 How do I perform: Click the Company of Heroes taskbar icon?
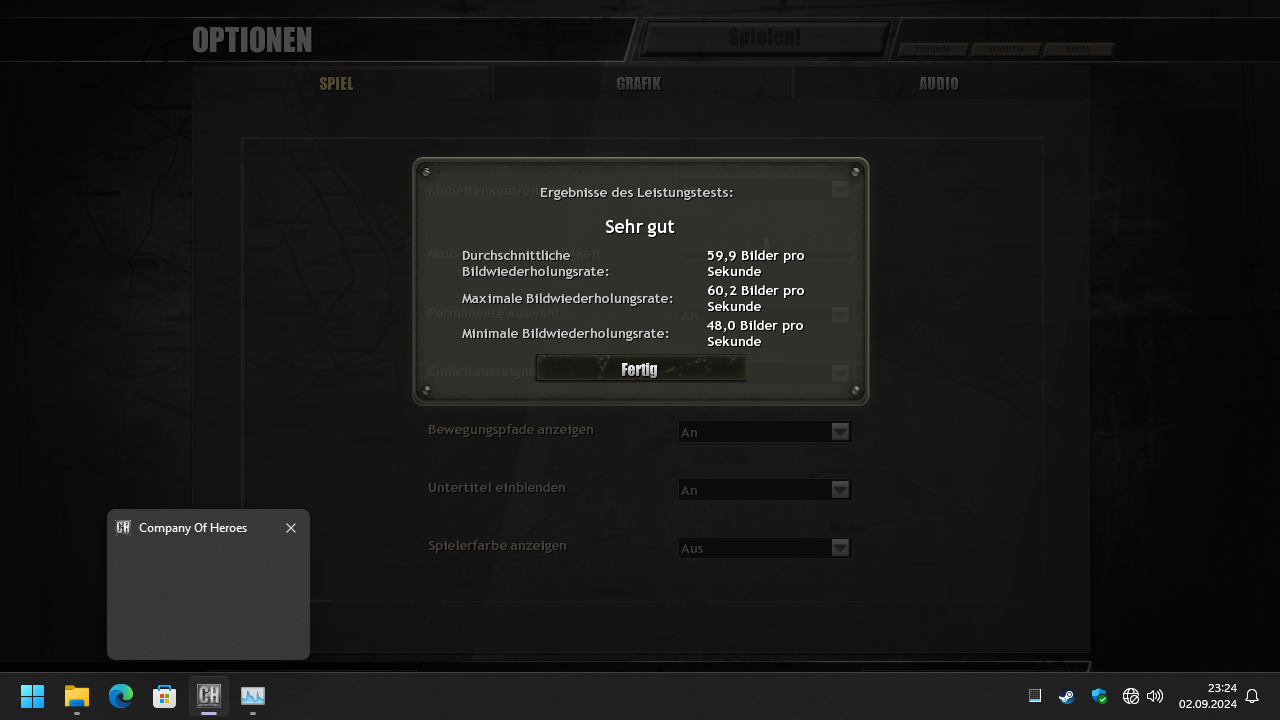(x=208, y=696)
